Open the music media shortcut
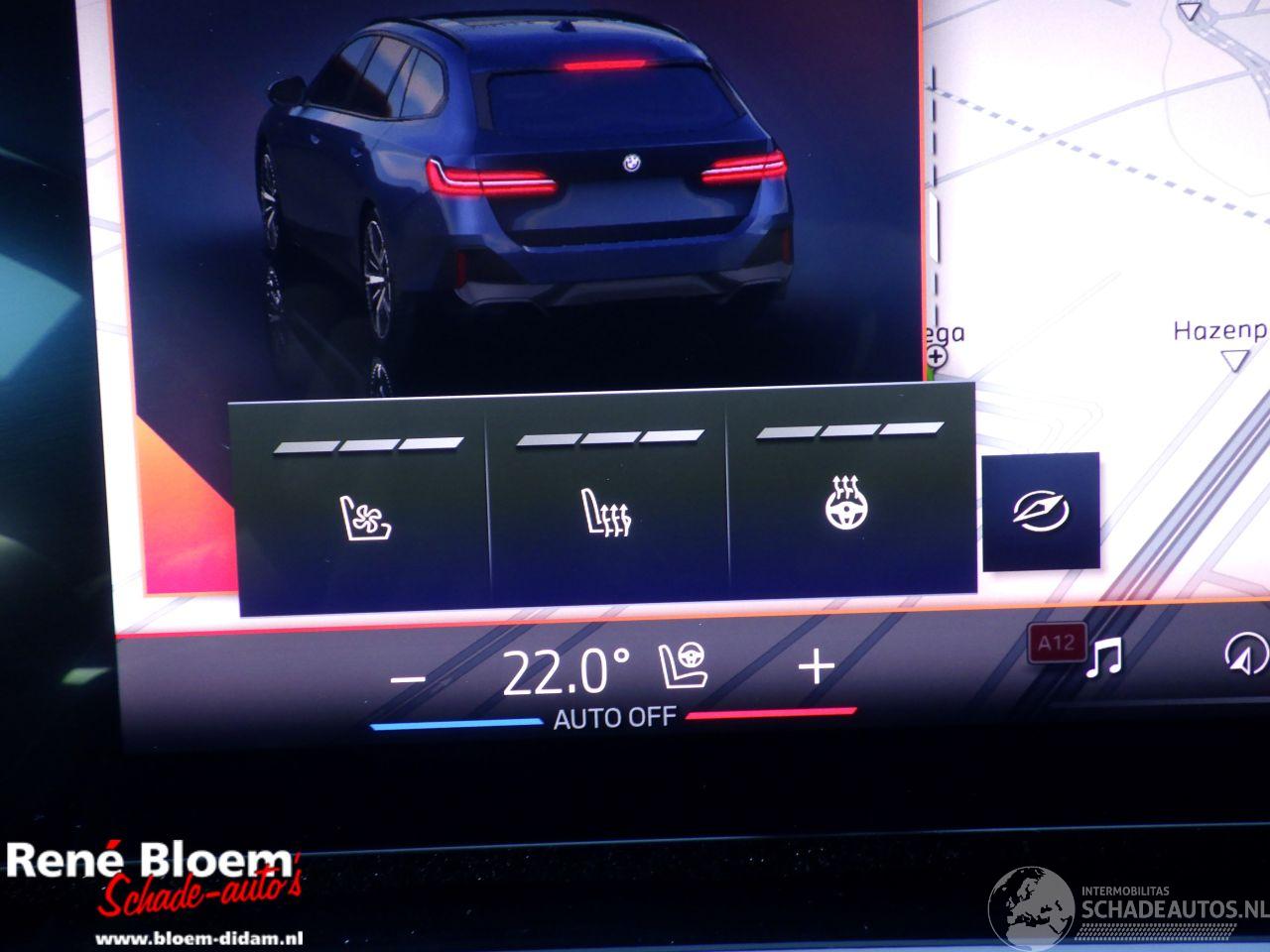 [1103, 657]
